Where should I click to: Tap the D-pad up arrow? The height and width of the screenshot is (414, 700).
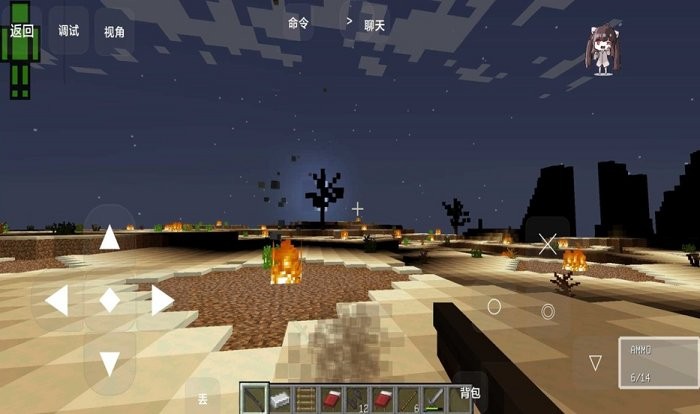[109, 238]
